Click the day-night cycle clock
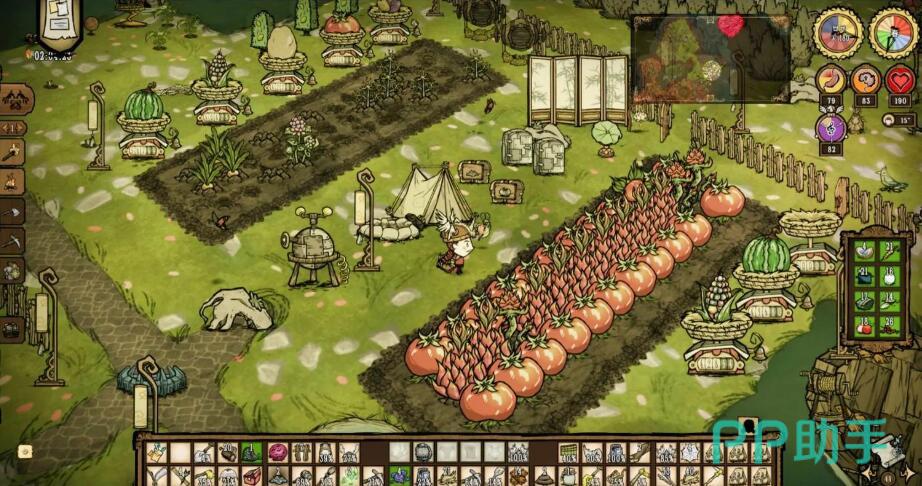 [x=892, y=33]
